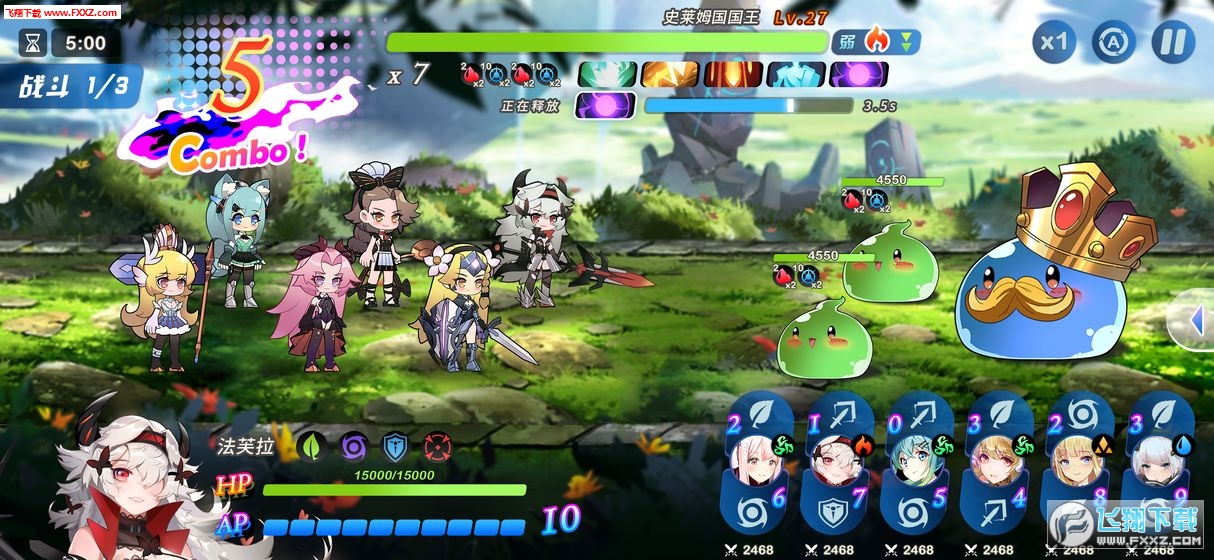
Task: Use the shield skill costing 7
Action: 838,504
